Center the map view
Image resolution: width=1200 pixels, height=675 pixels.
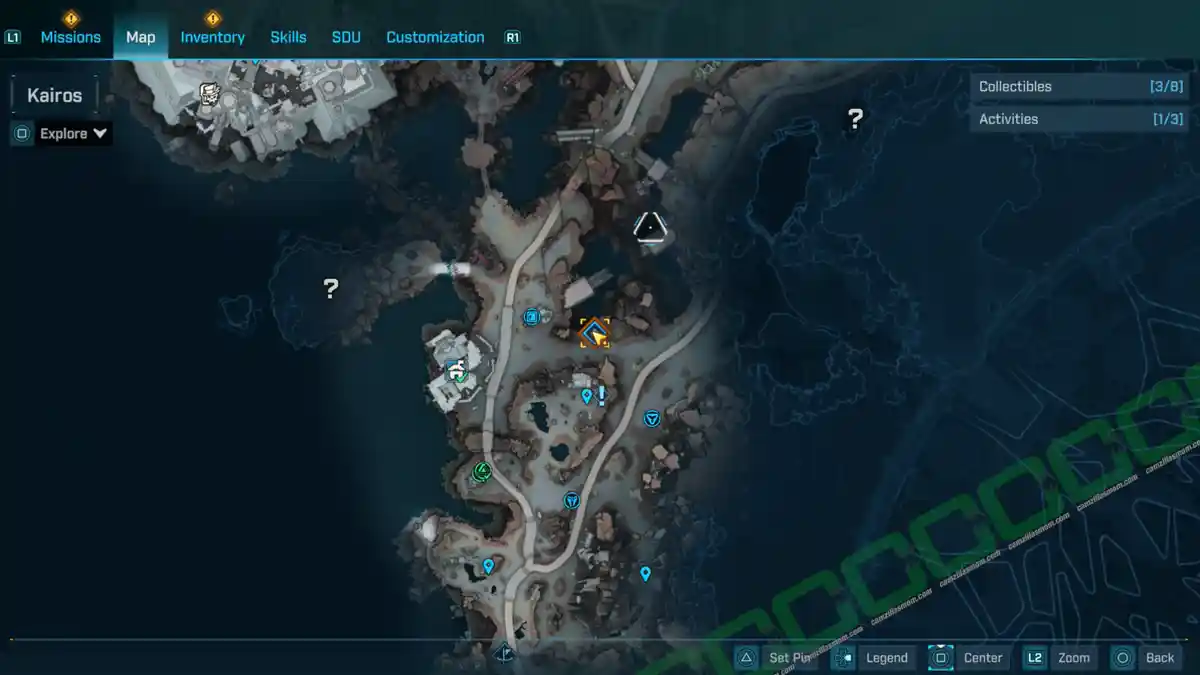[x=982, y=658]
